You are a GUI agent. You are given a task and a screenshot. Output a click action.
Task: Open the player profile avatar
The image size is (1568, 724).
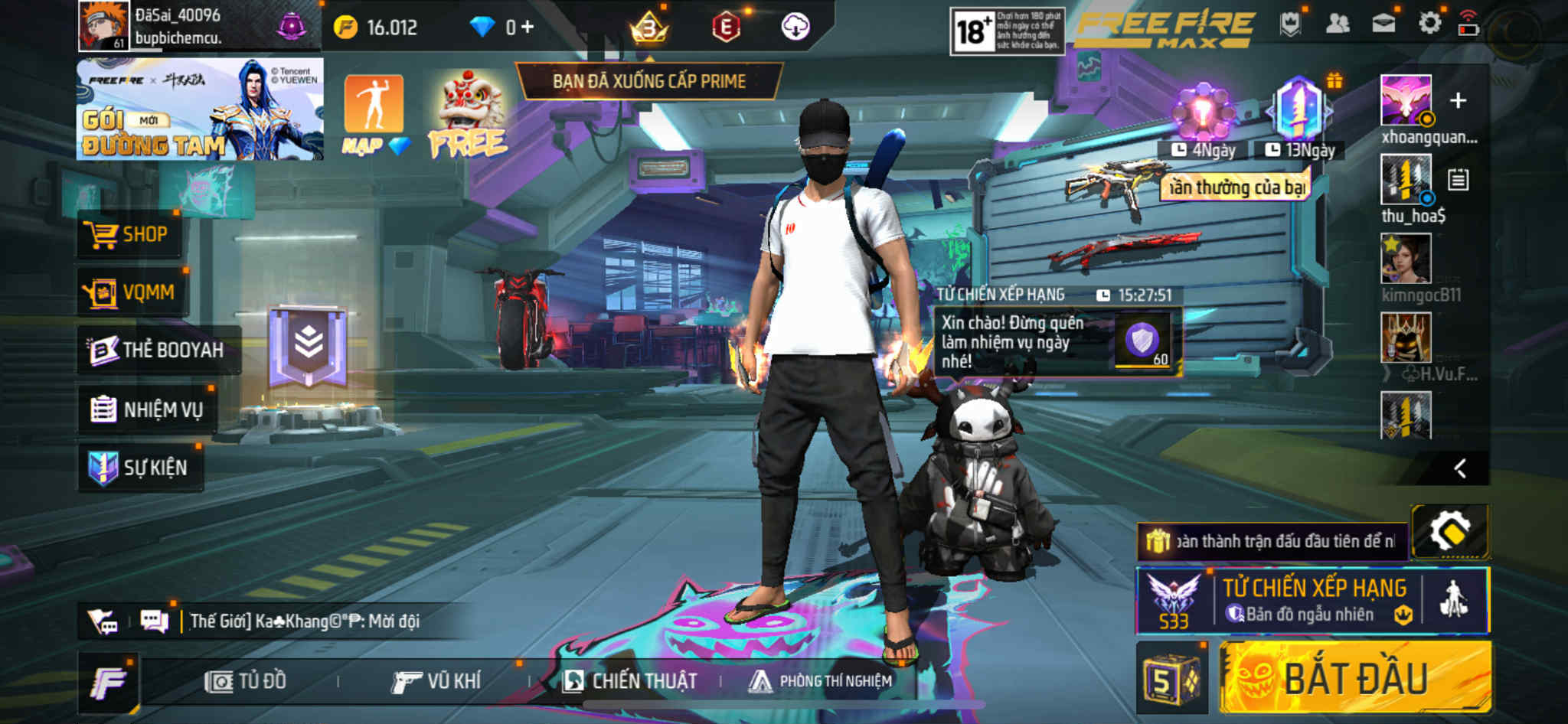[x=103, y=25]
